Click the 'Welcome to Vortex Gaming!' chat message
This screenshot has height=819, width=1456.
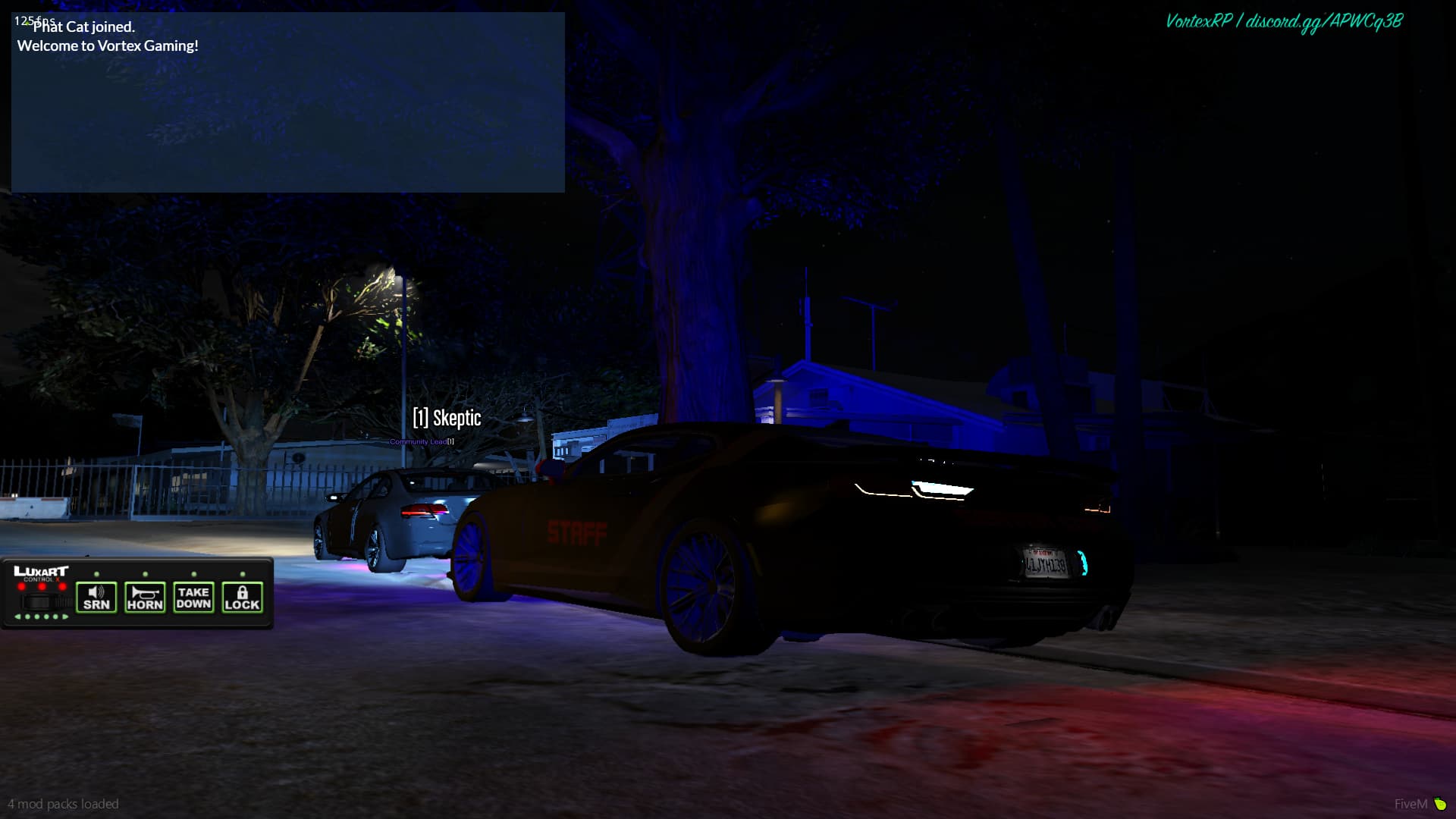[107, 45]
